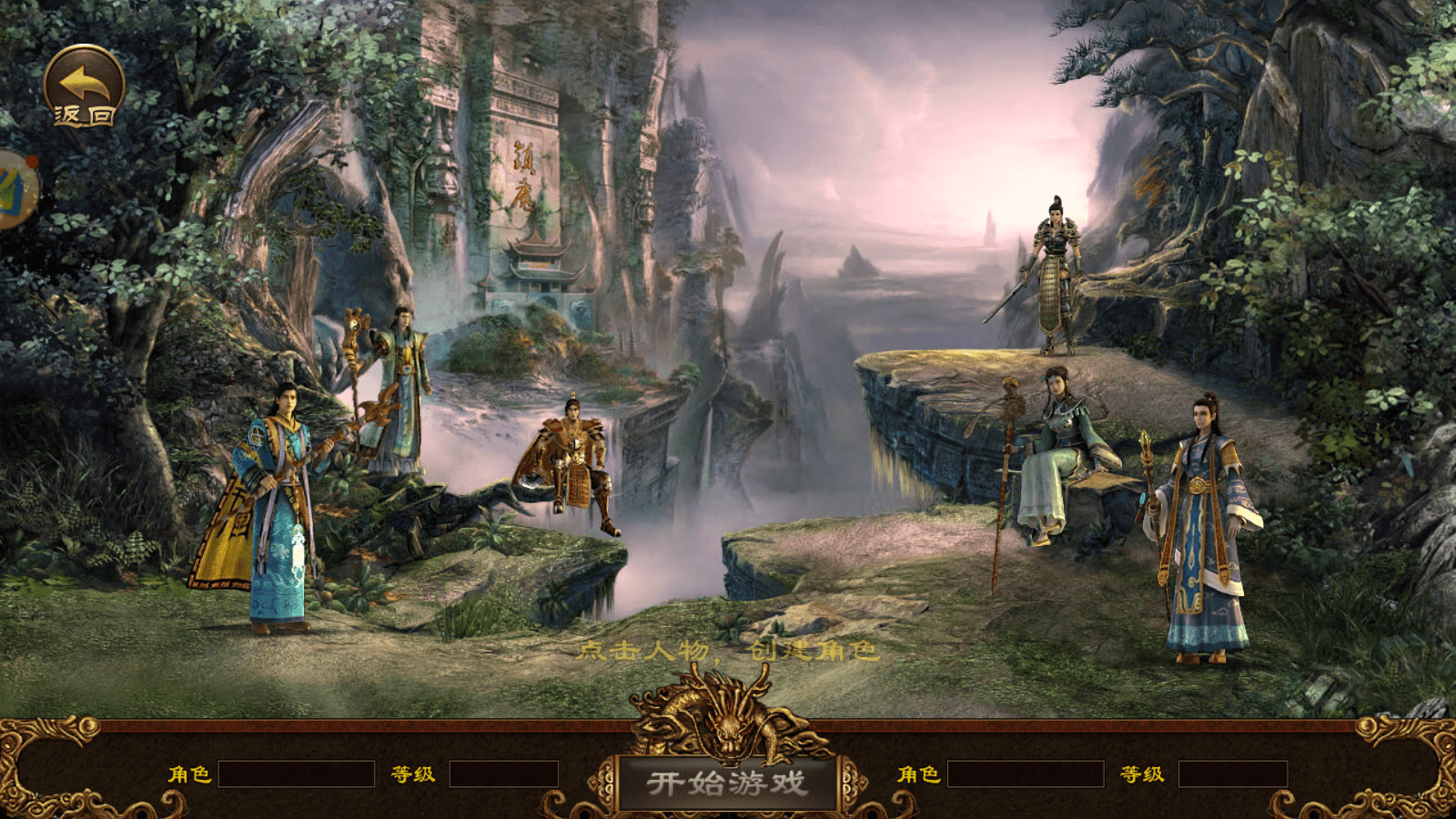The image size is (1456, 819).
Task: Select the woman seated on the stone bench
Action: click(1060, 437)
